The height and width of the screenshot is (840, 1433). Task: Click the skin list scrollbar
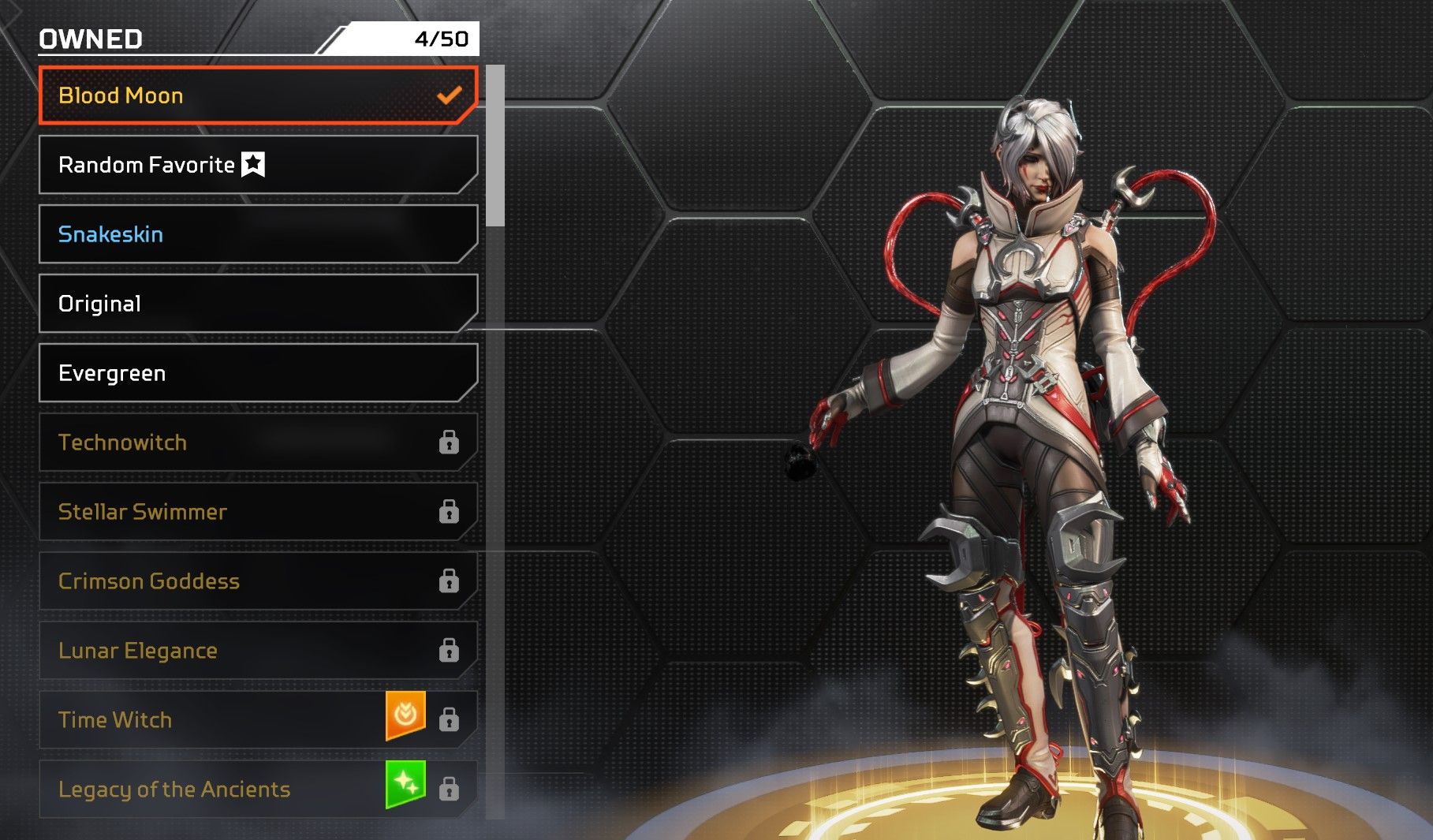(495, 146)
